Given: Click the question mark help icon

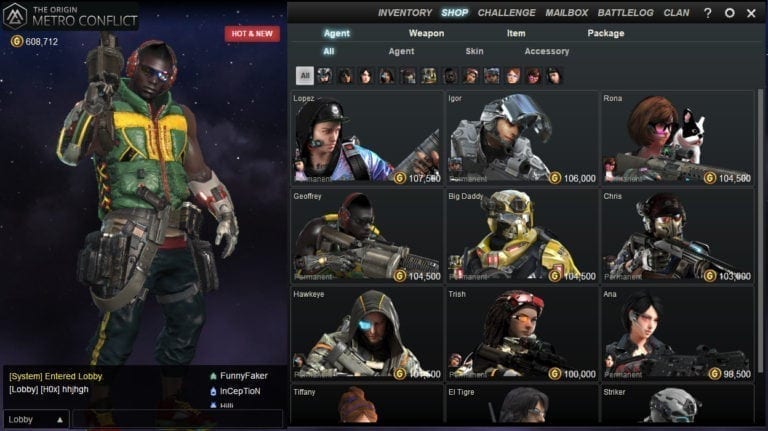Looking at the screenshot, I should tap(708, 13).
